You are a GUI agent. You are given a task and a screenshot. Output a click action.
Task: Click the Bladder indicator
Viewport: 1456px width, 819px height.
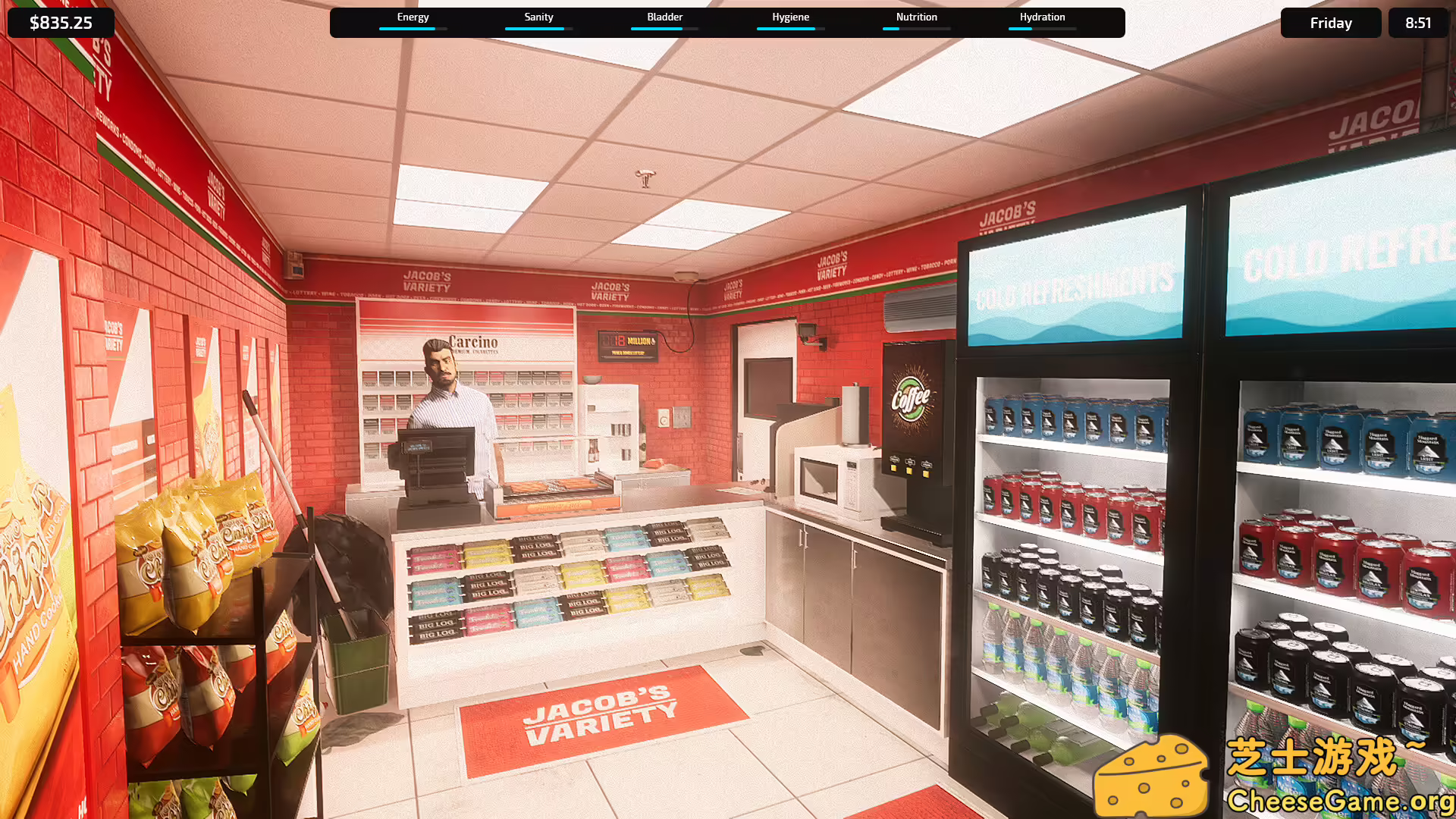[x=664, y=17]
